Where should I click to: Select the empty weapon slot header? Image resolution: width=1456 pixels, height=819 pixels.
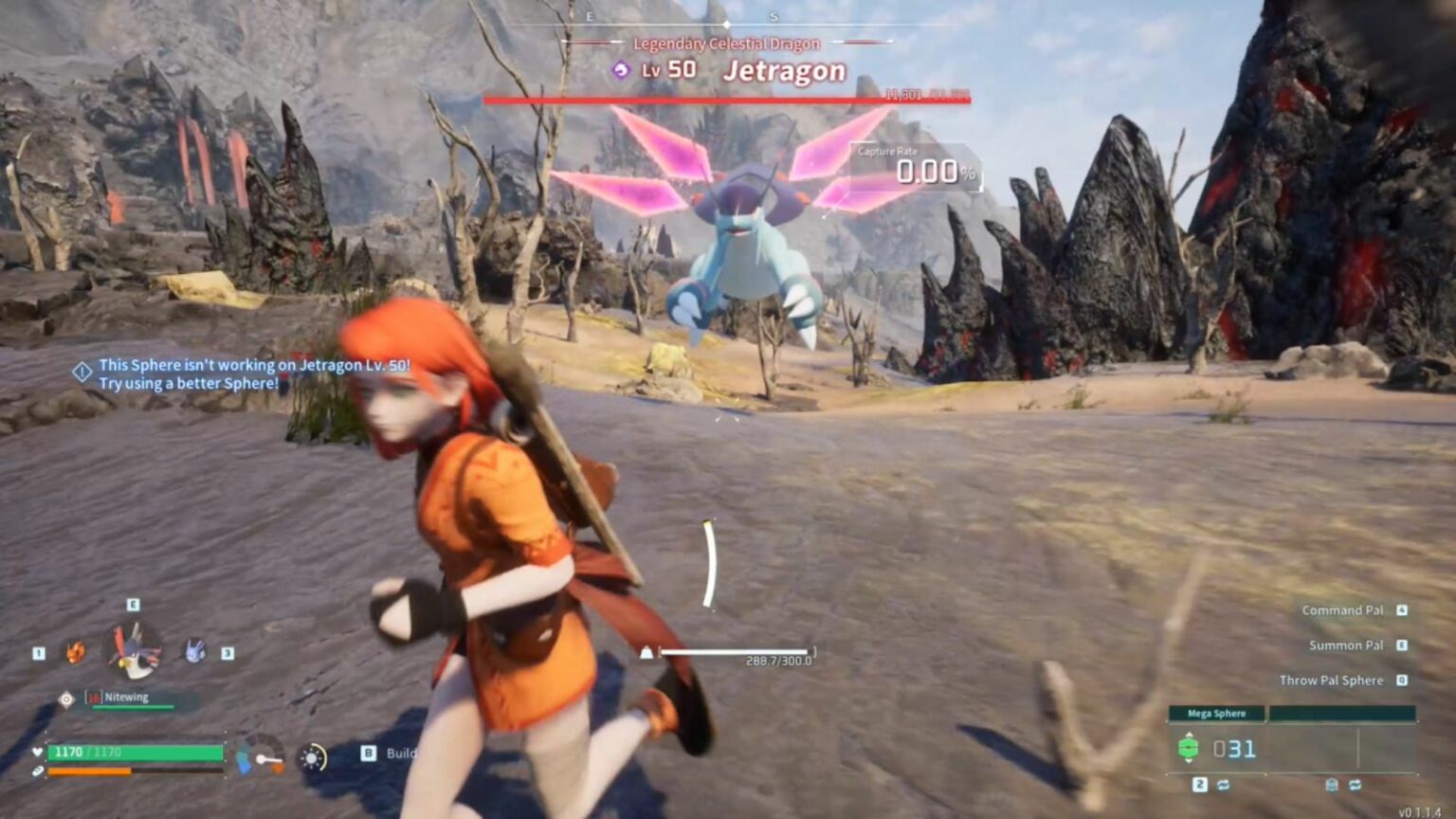click(1344, 714)
